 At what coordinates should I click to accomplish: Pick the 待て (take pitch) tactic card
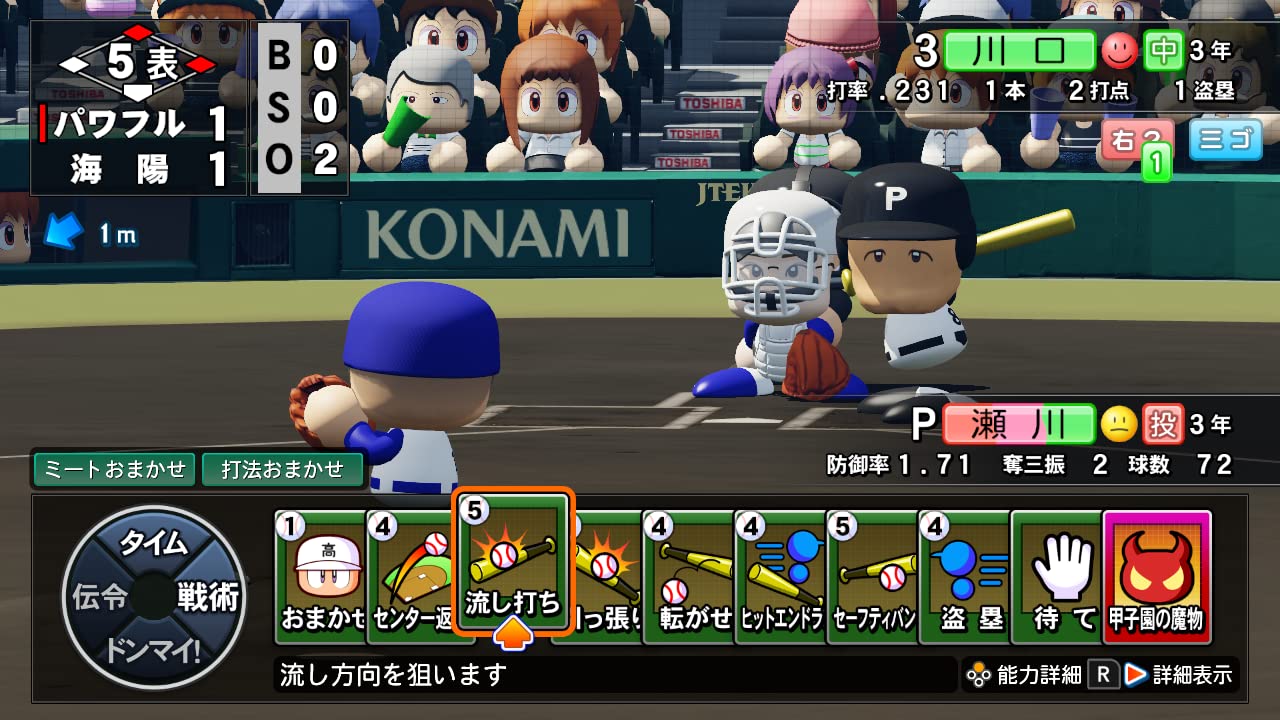point(1059,570)
